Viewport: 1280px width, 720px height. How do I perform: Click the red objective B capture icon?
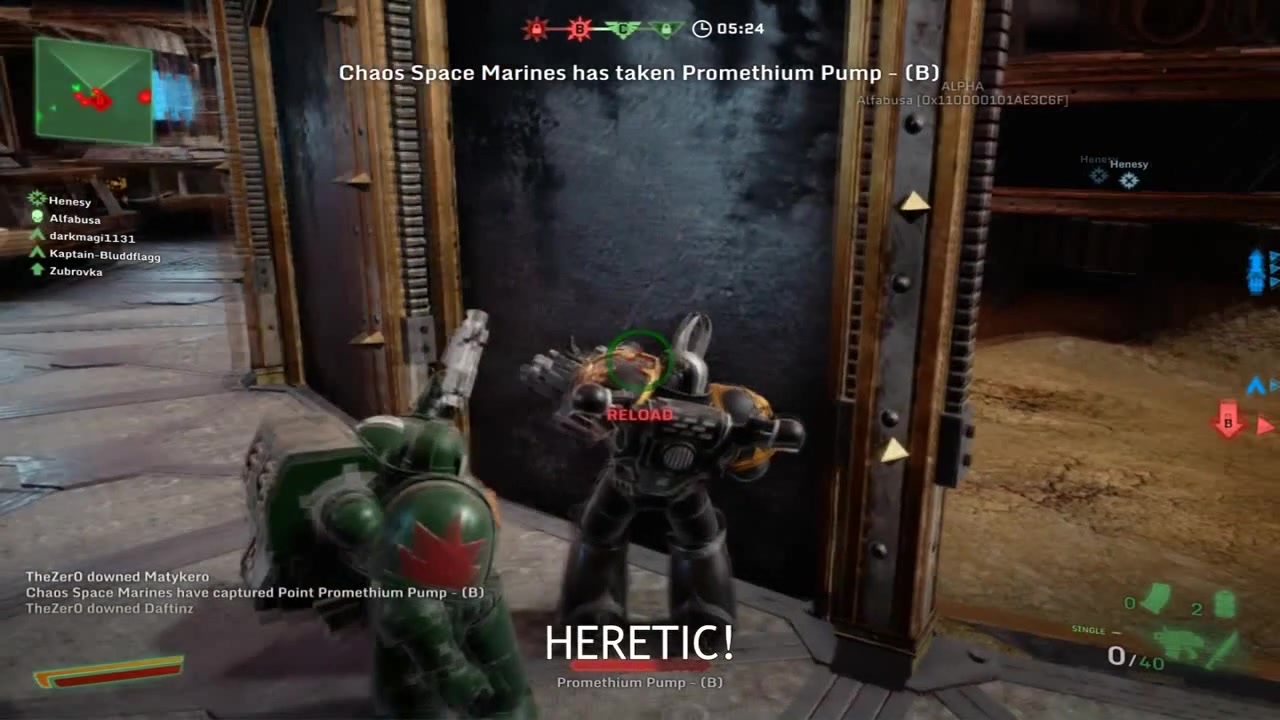(x=578, y=29)
